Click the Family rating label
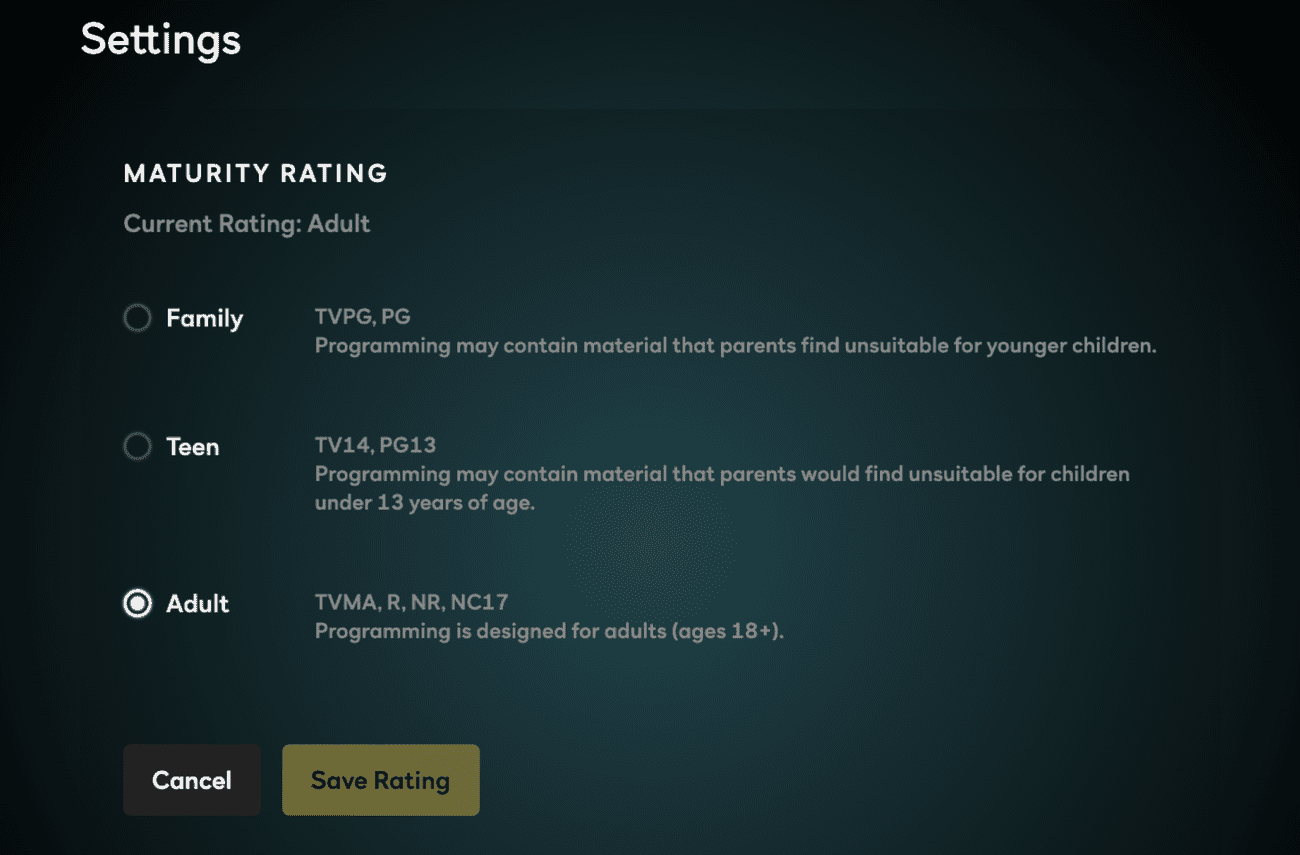 (x=204, y=318)
